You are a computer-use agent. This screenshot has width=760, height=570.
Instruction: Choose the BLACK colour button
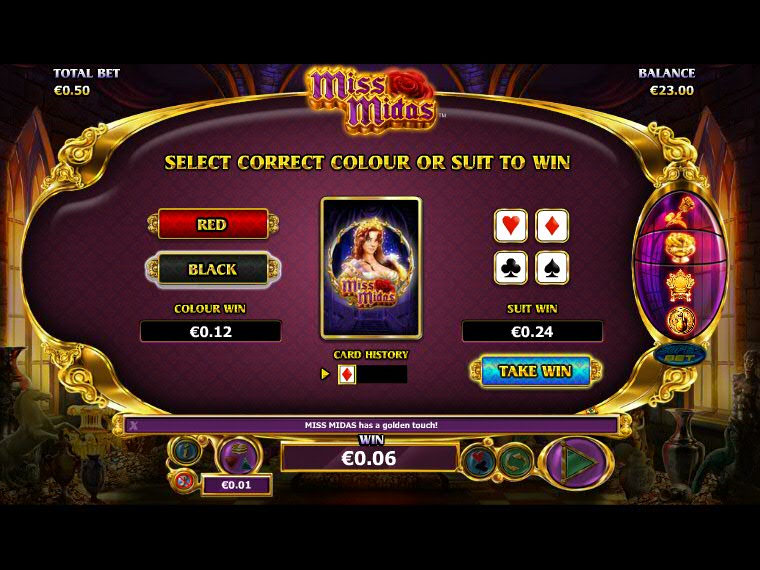point(212,269)
